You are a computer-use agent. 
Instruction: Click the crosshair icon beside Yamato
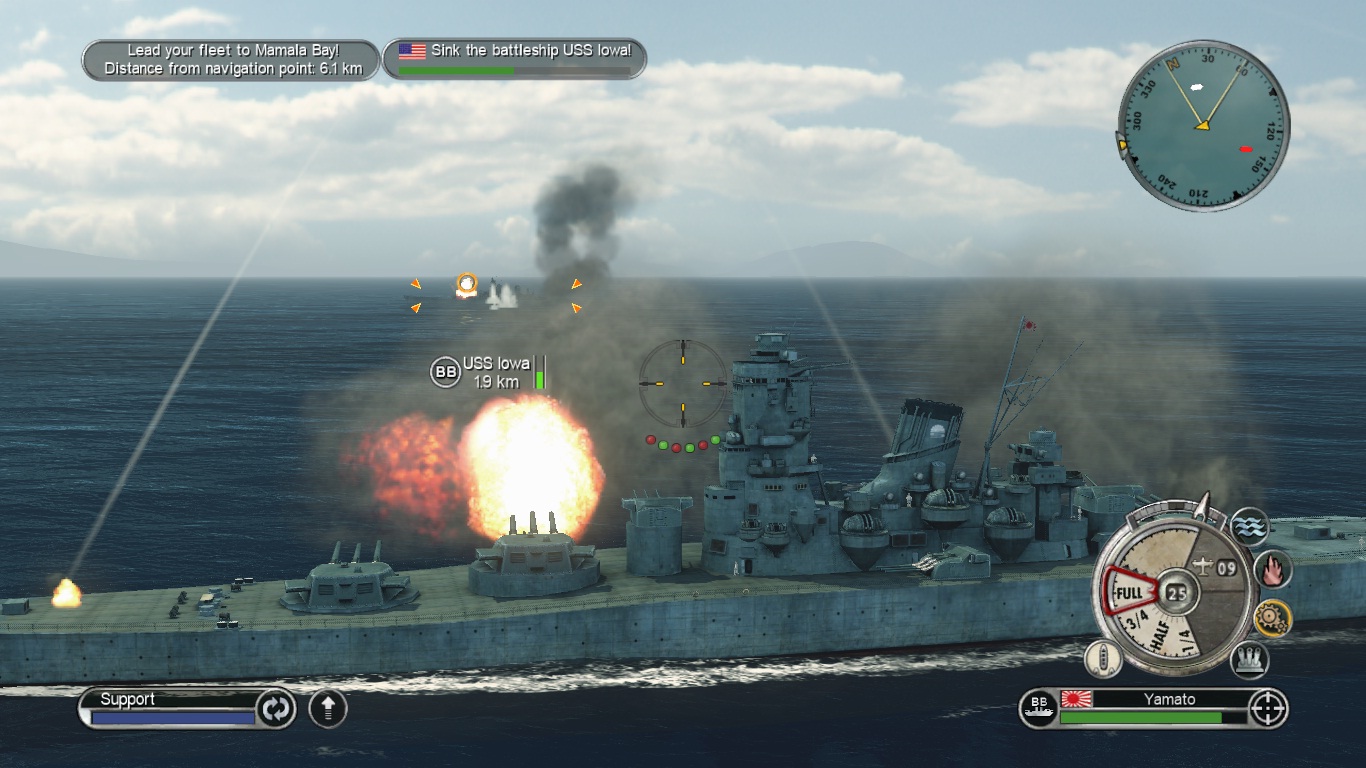point(1268,708)
